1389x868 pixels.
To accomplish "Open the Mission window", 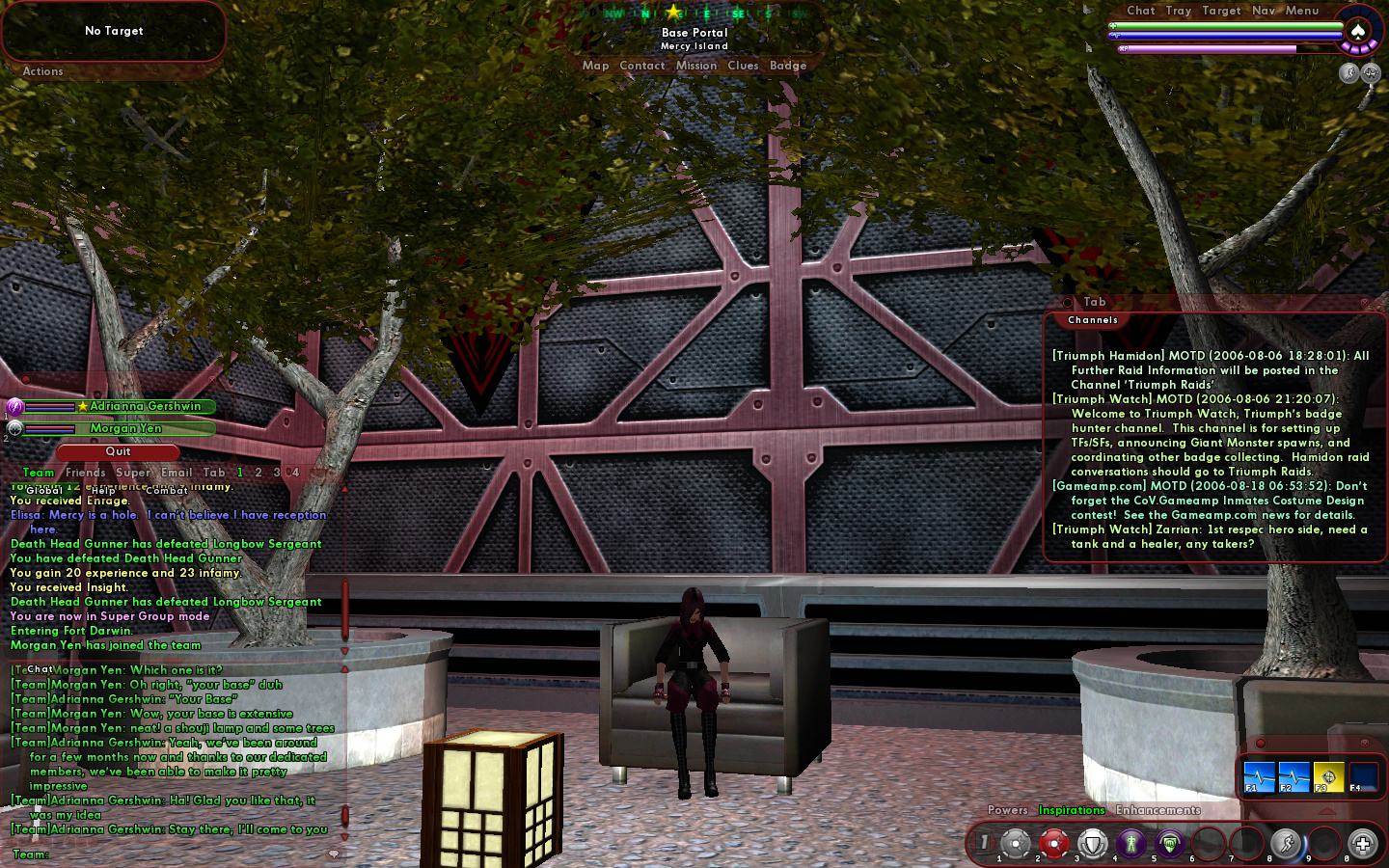I will pyautogui.click(x=695, y=66).
